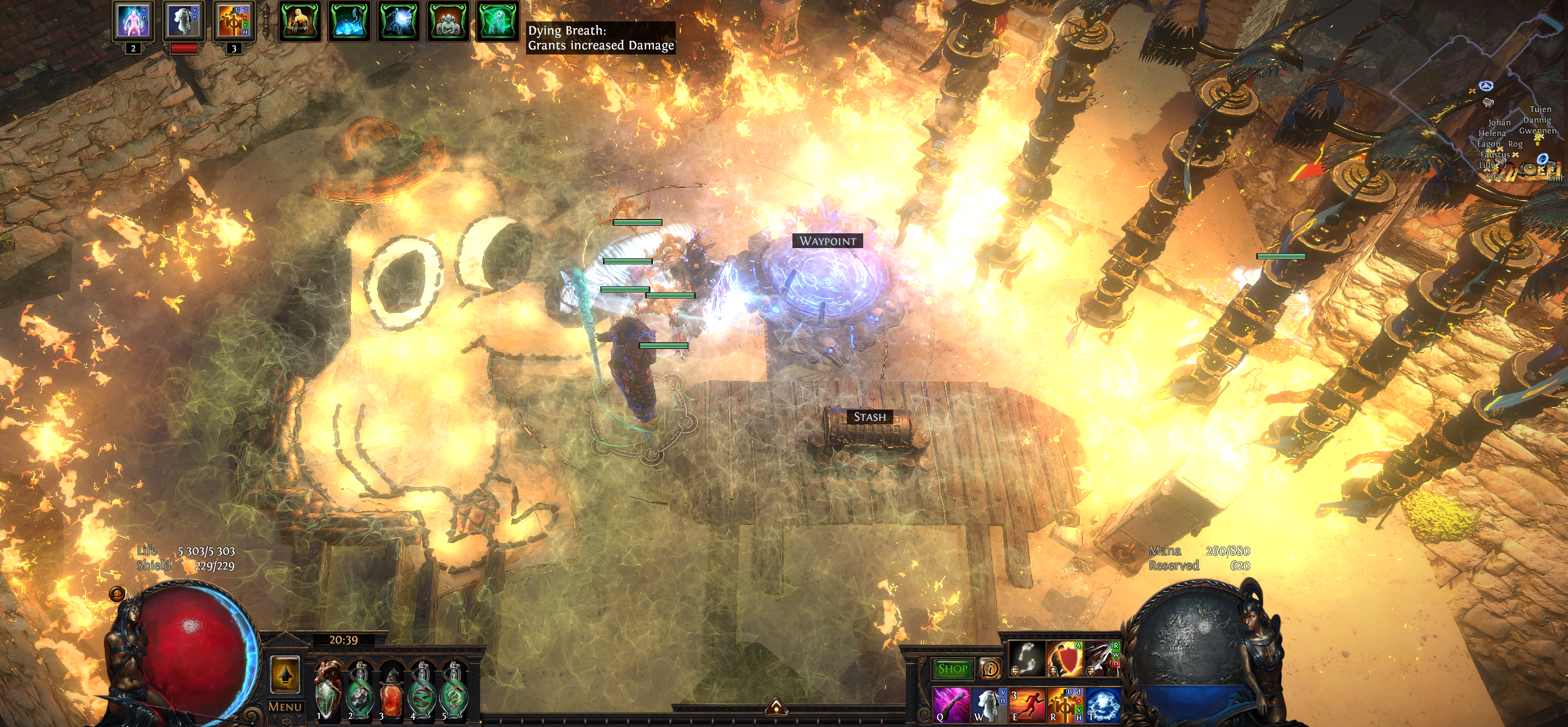Select the purple gauntlet skill on Q

pos(951,705)
